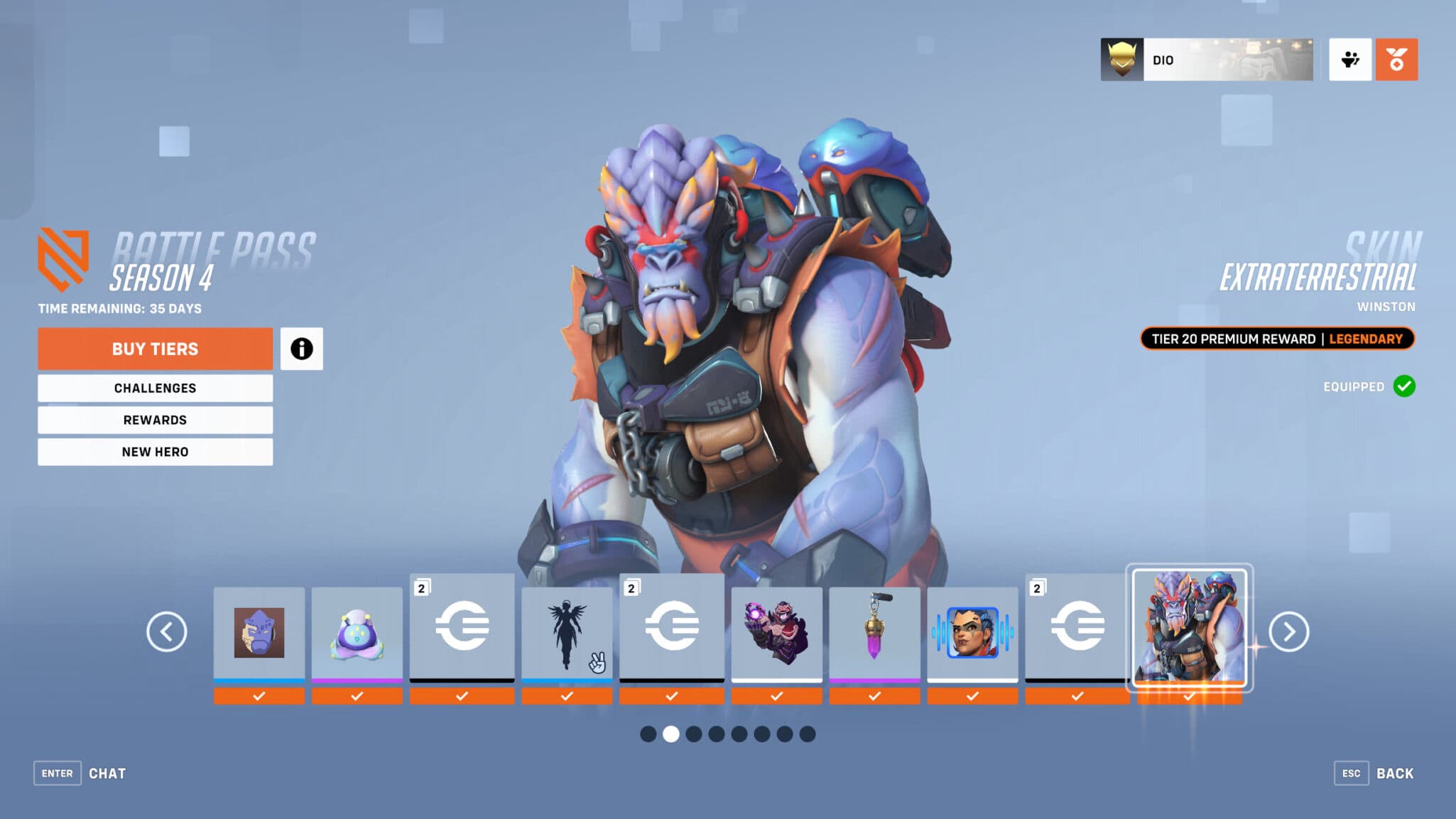
Task: Click BACK at the bottom right
Action: pyautogui.click(x=1396, y=773)
